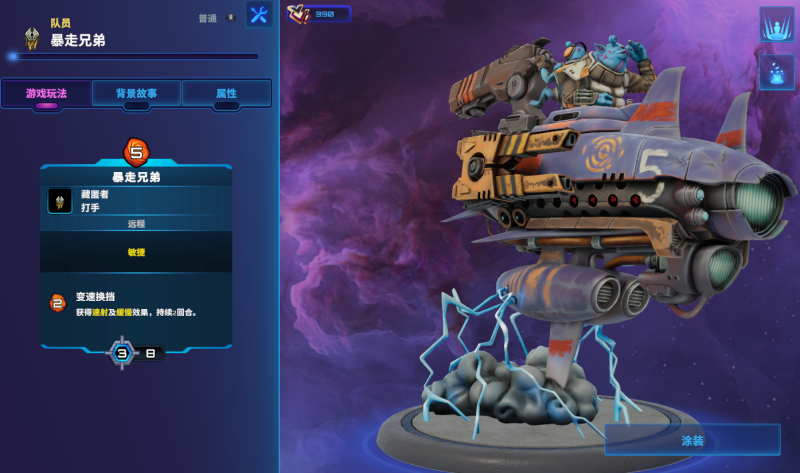Switch to the 游戏玩法 tab

48,93
